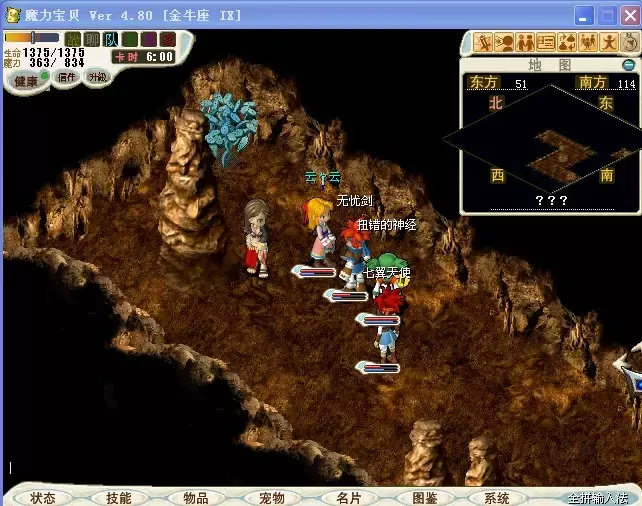Click the 升級 level-up button
Screen dimensions: 642x506
coord(97,77)
